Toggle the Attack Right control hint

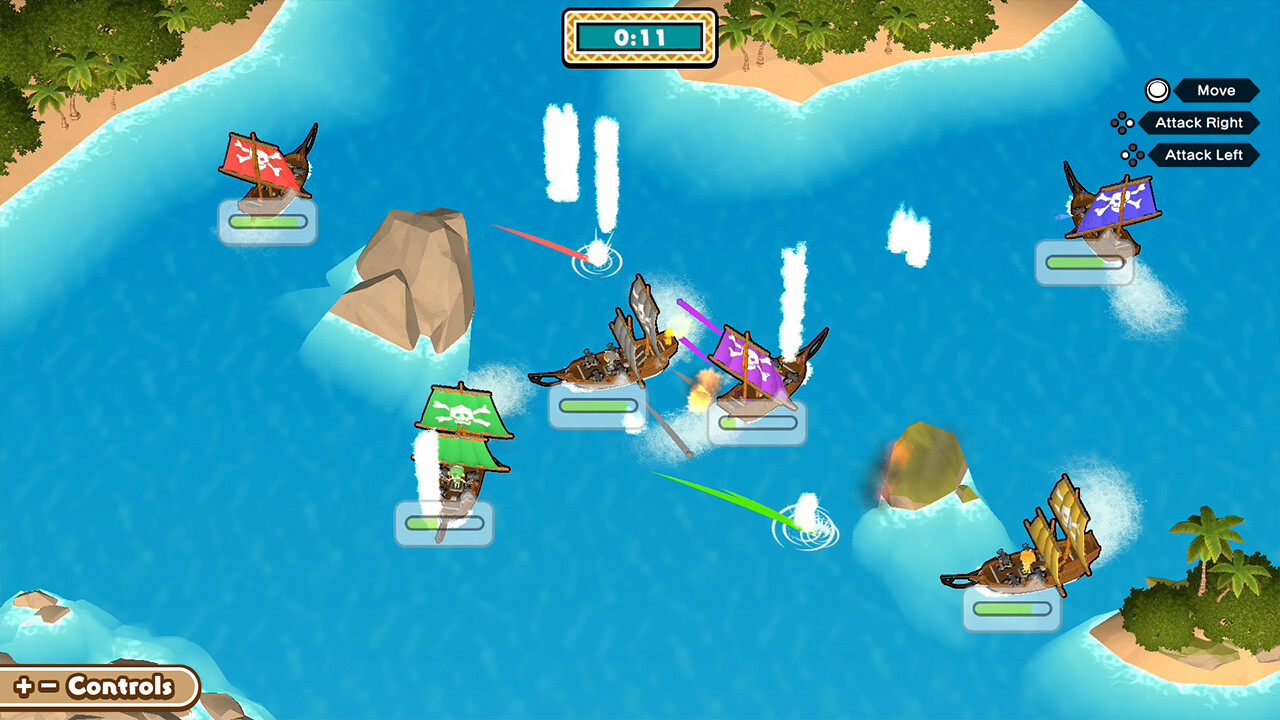1199,123
